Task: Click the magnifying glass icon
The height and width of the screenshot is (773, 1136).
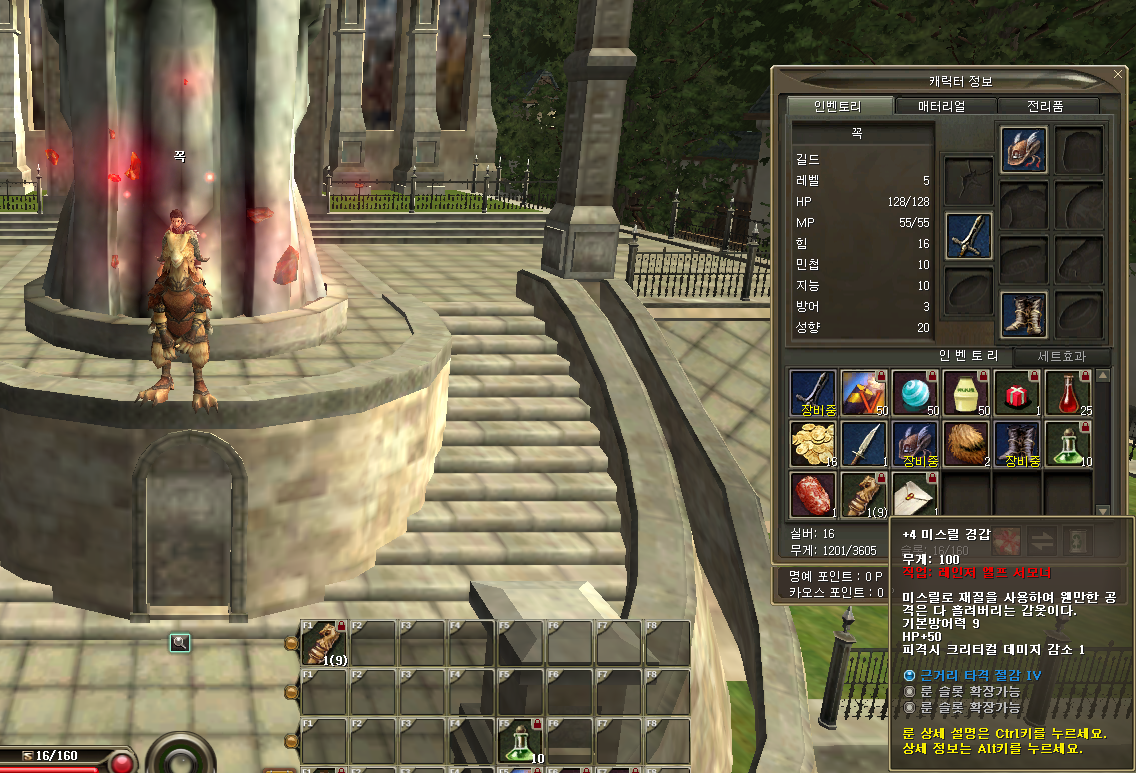Action: point(179,643)
